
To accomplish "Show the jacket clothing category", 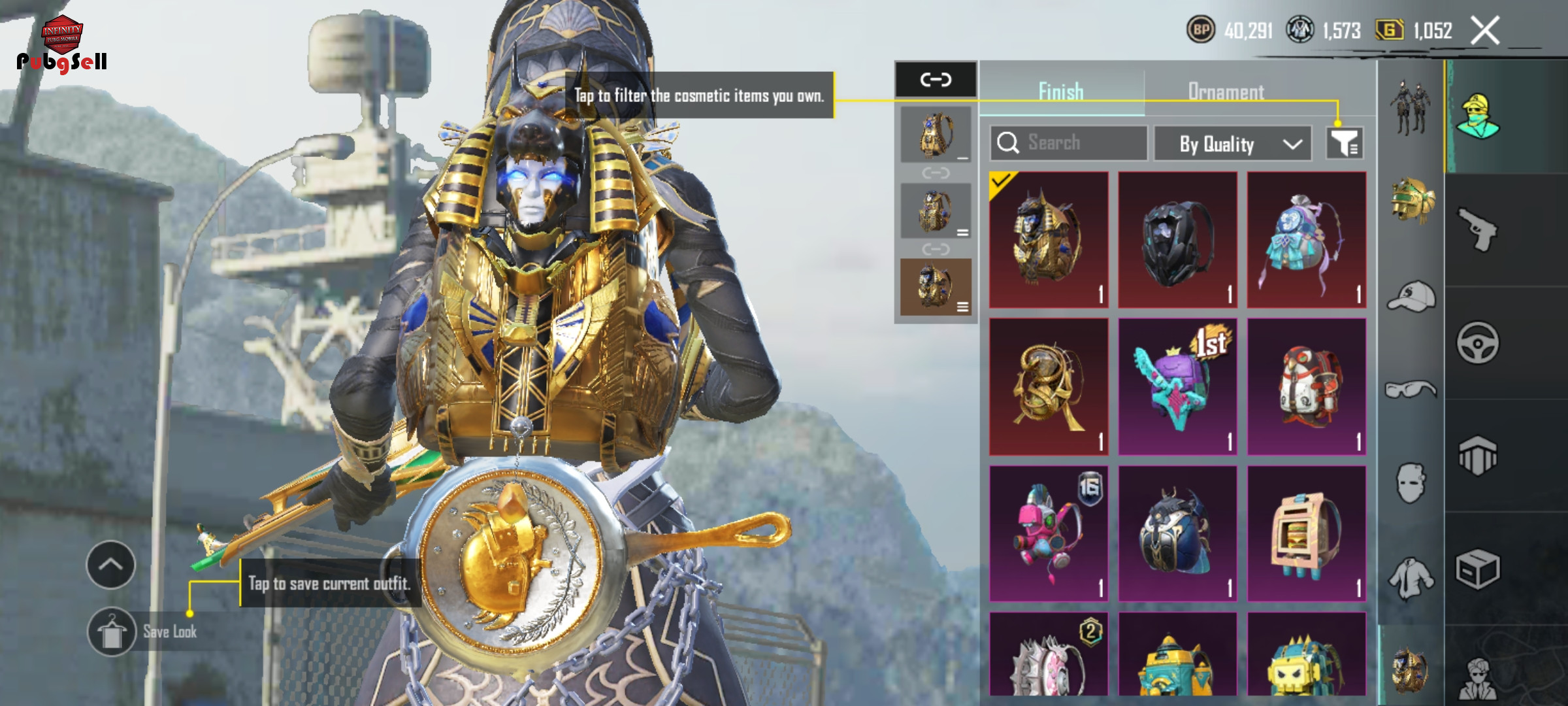I will [1411, 578].
